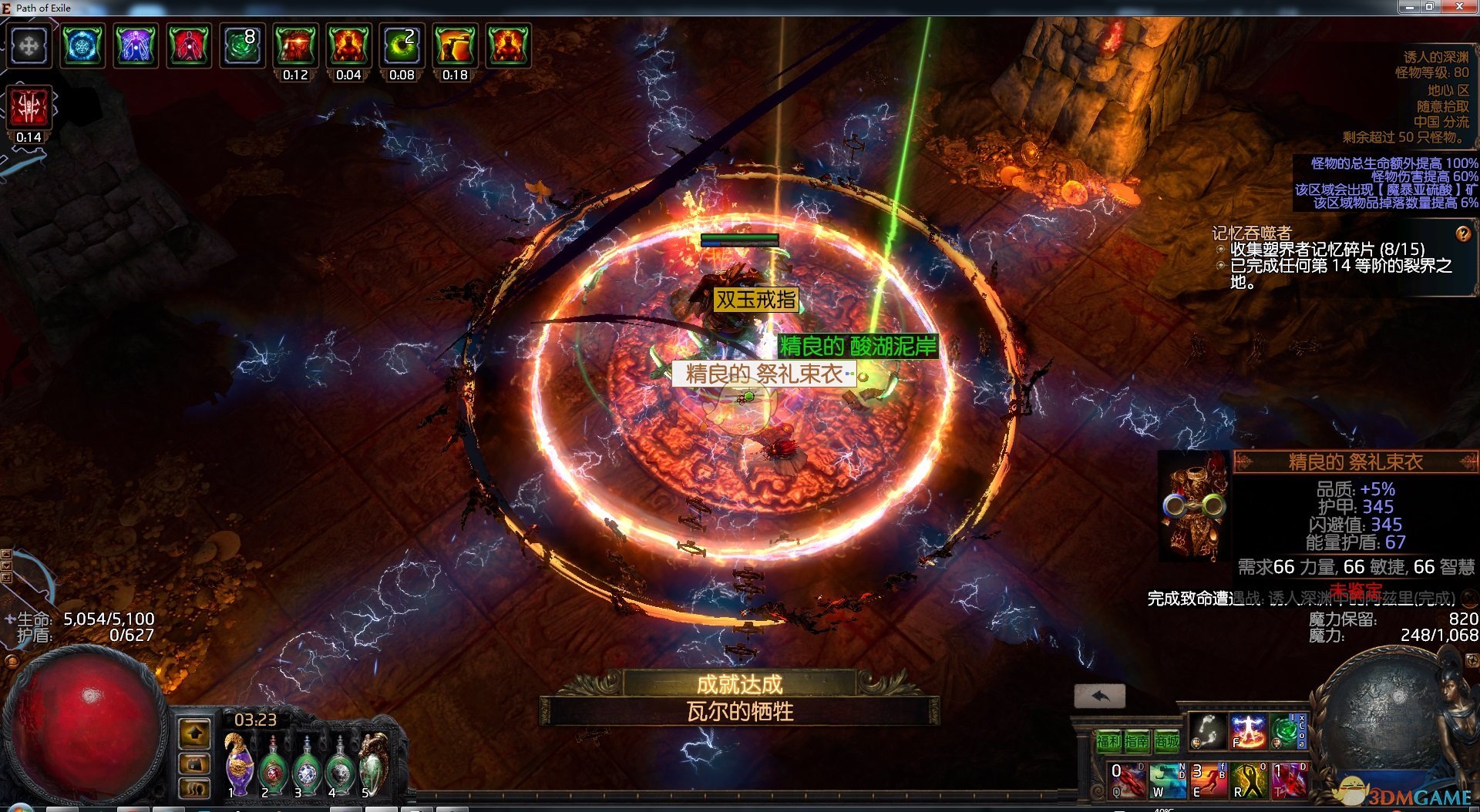Viewport: 1480px width, 812px height.
Task: Pick up the 精良的 祭礼束衣 item label
Action: 763,374
